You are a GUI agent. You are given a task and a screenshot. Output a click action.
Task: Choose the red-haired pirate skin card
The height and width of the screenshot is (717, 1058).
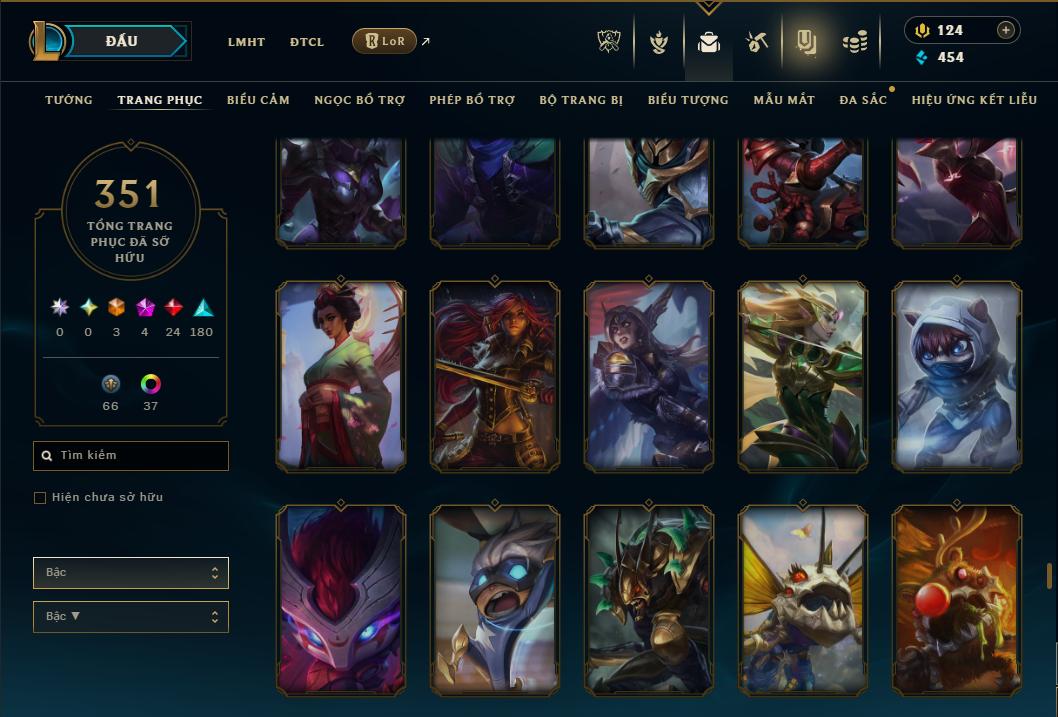[x=495, y=376]
